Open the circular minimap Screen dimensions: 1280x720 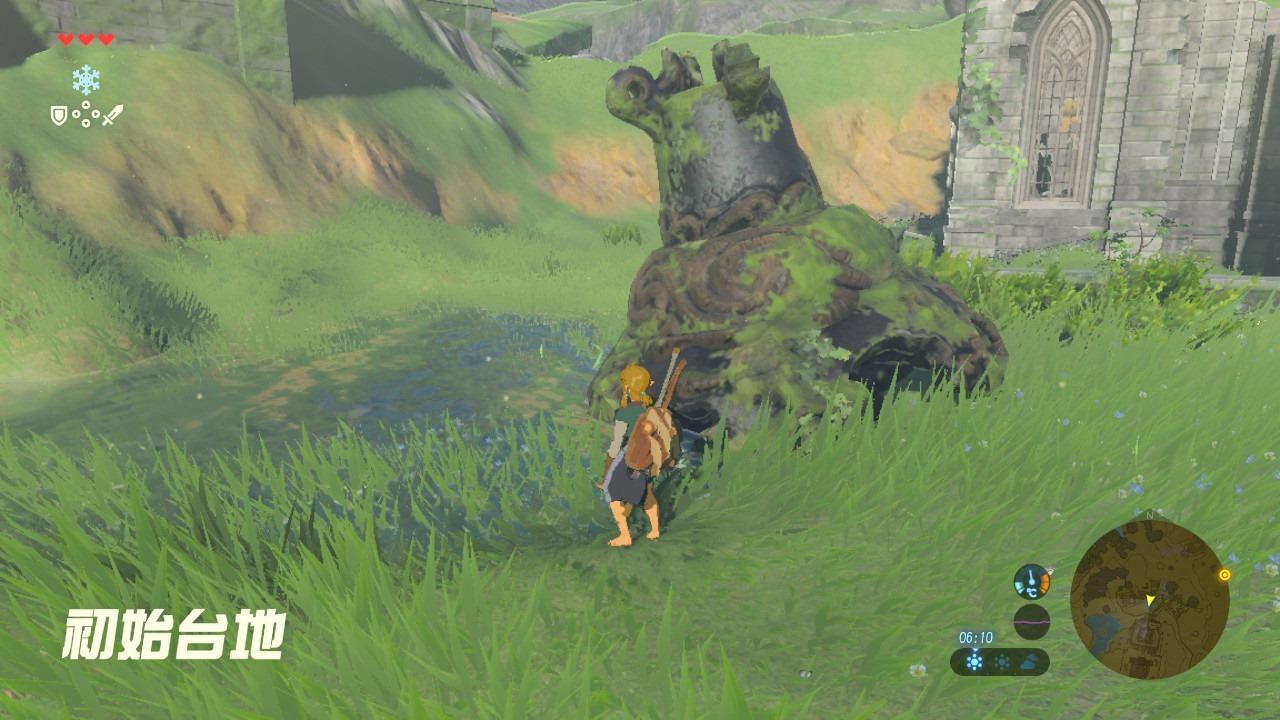tap(1149, 598)
